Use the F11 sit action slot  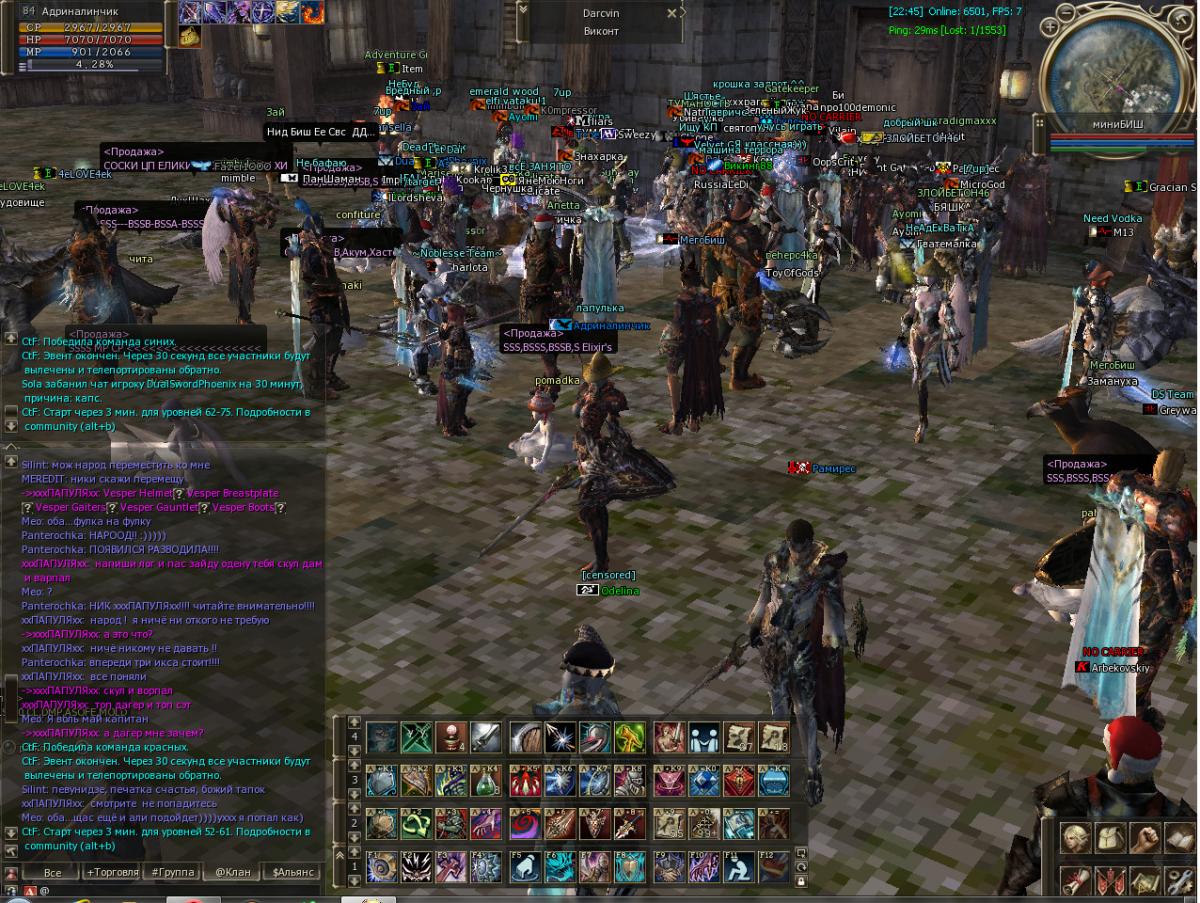click(738, 867)
